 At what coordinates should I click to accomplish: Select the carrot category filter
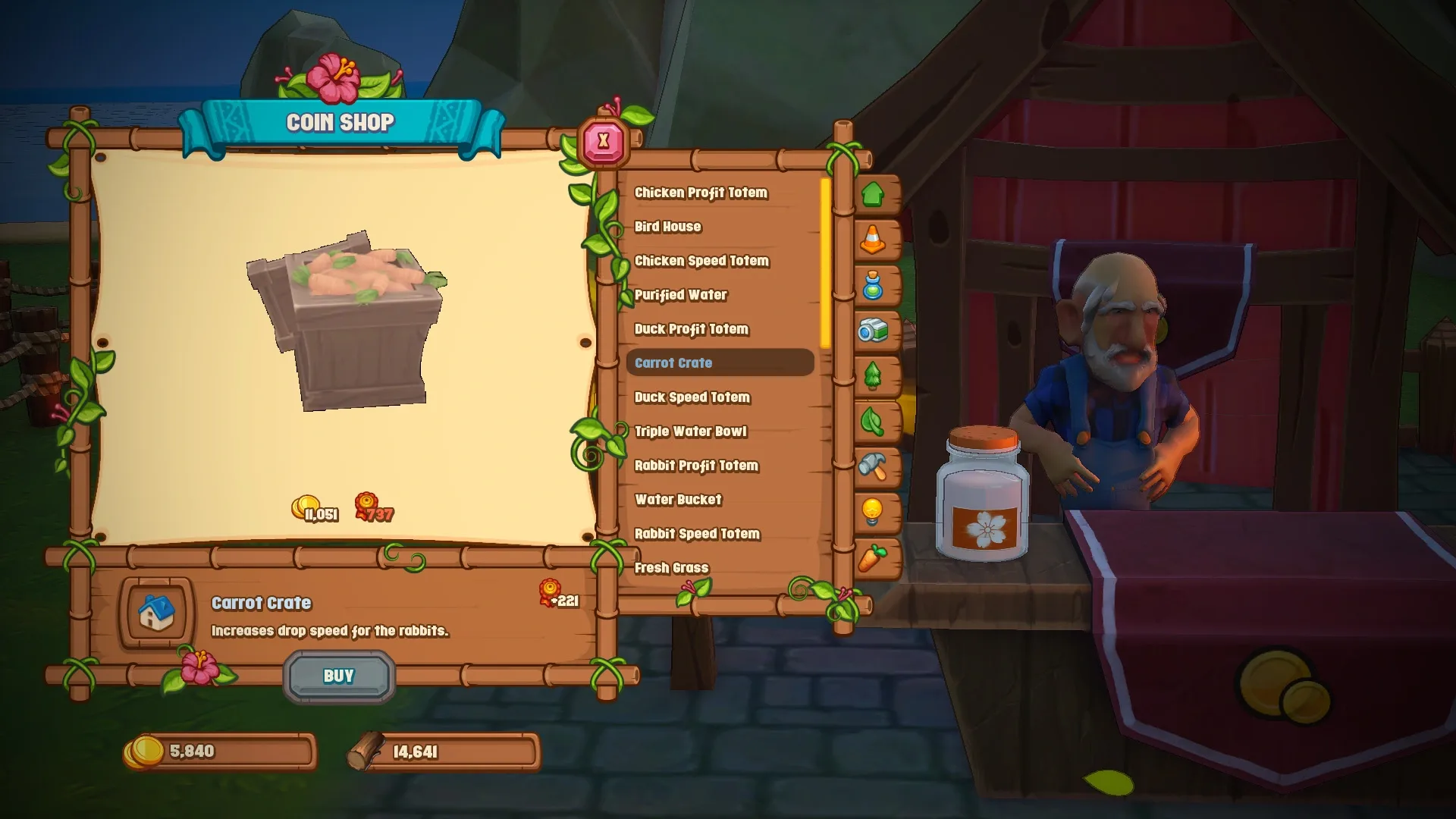click(874, 559)
